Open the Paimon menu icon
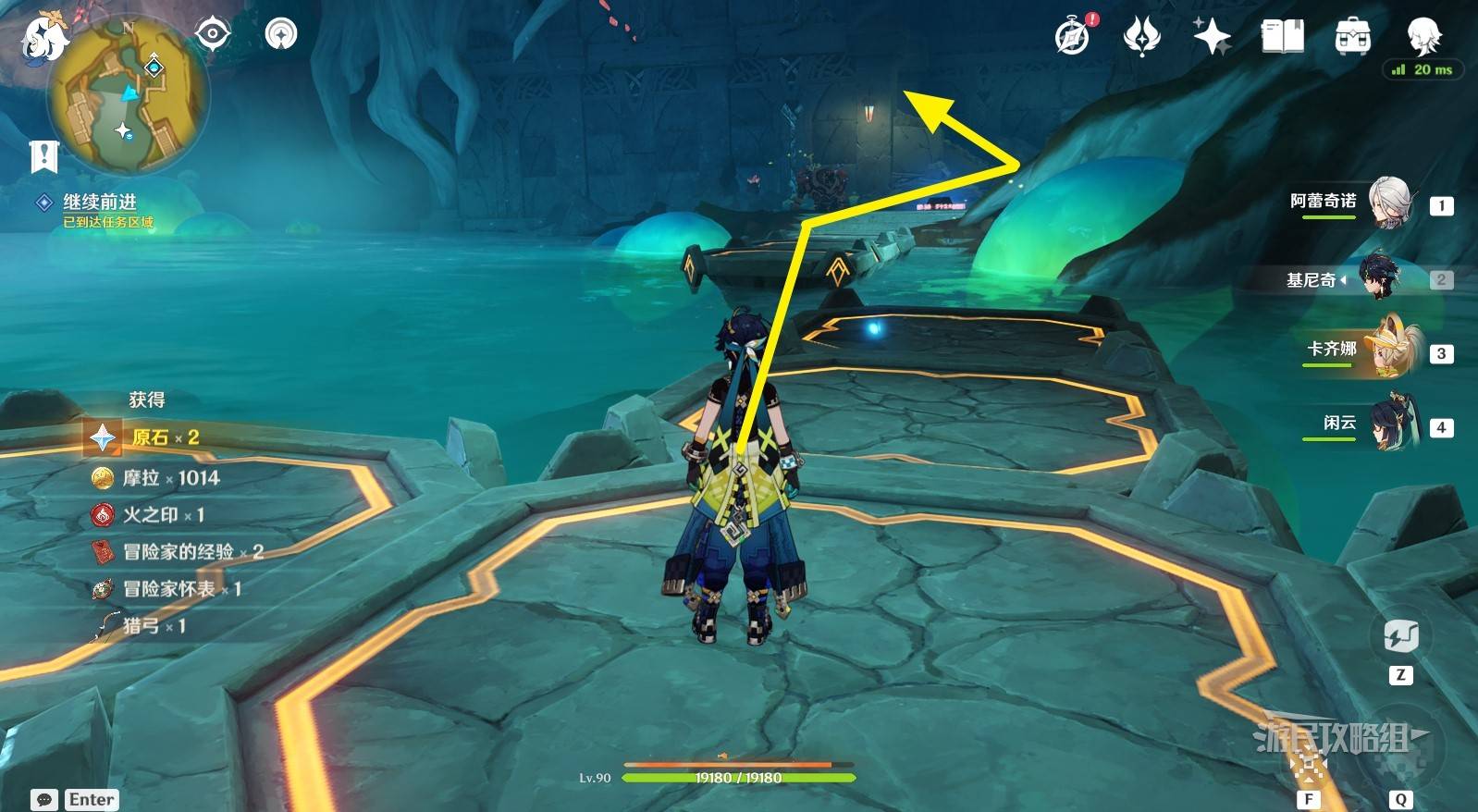1478x812 pixels. 44,38
